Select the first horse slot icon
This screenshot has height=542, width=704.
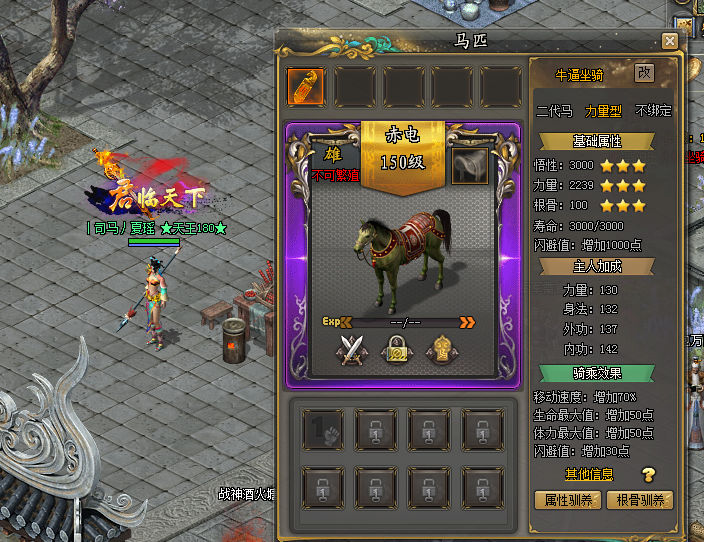point(305,87)
